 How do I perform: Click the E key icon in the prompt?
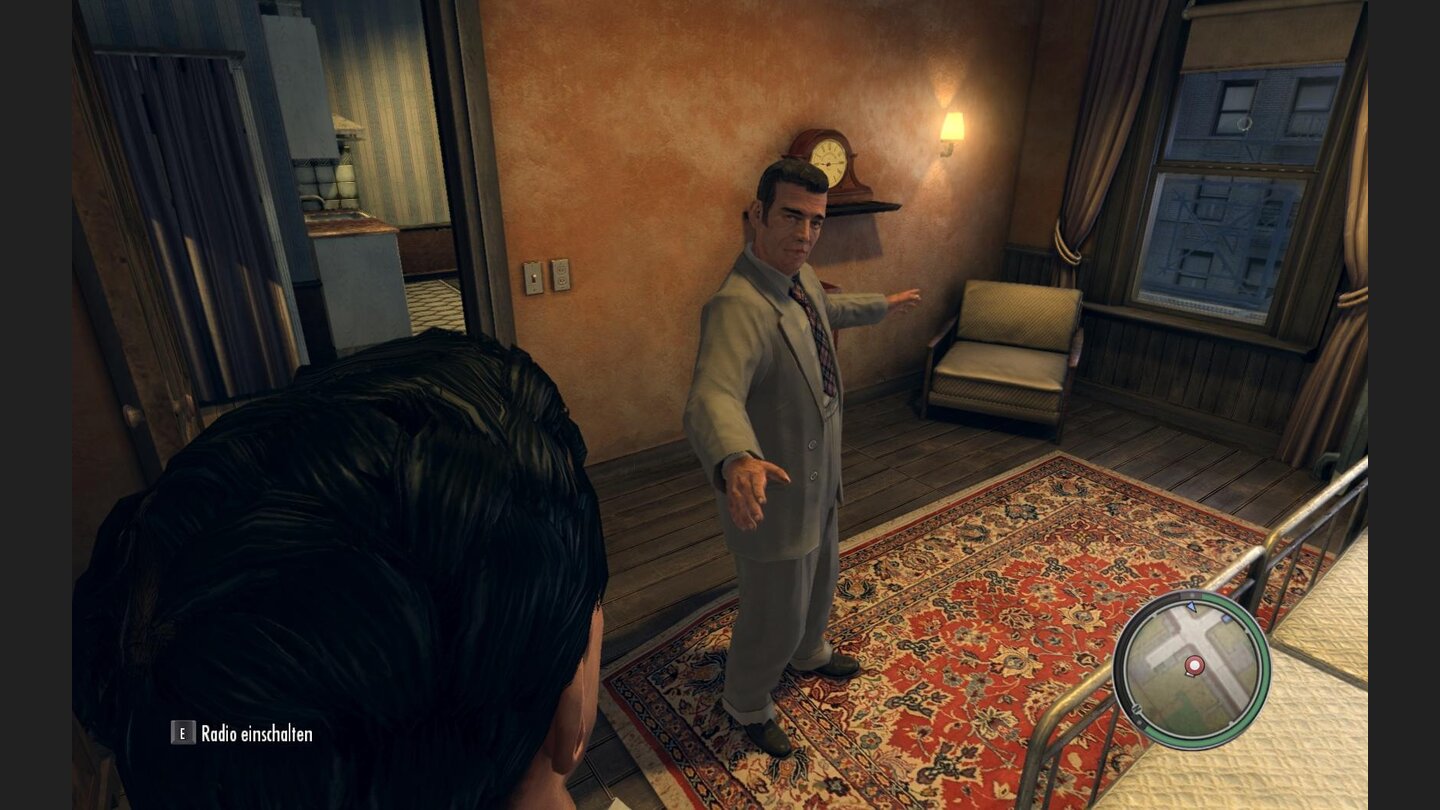pos(183,733)
